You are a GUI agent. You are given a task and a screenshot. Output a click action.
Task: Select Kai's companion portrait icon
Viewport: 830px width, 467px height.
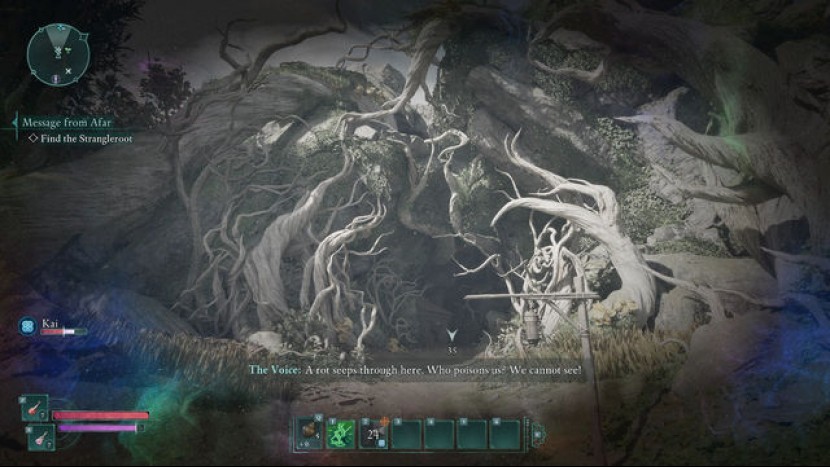[27, 327]
